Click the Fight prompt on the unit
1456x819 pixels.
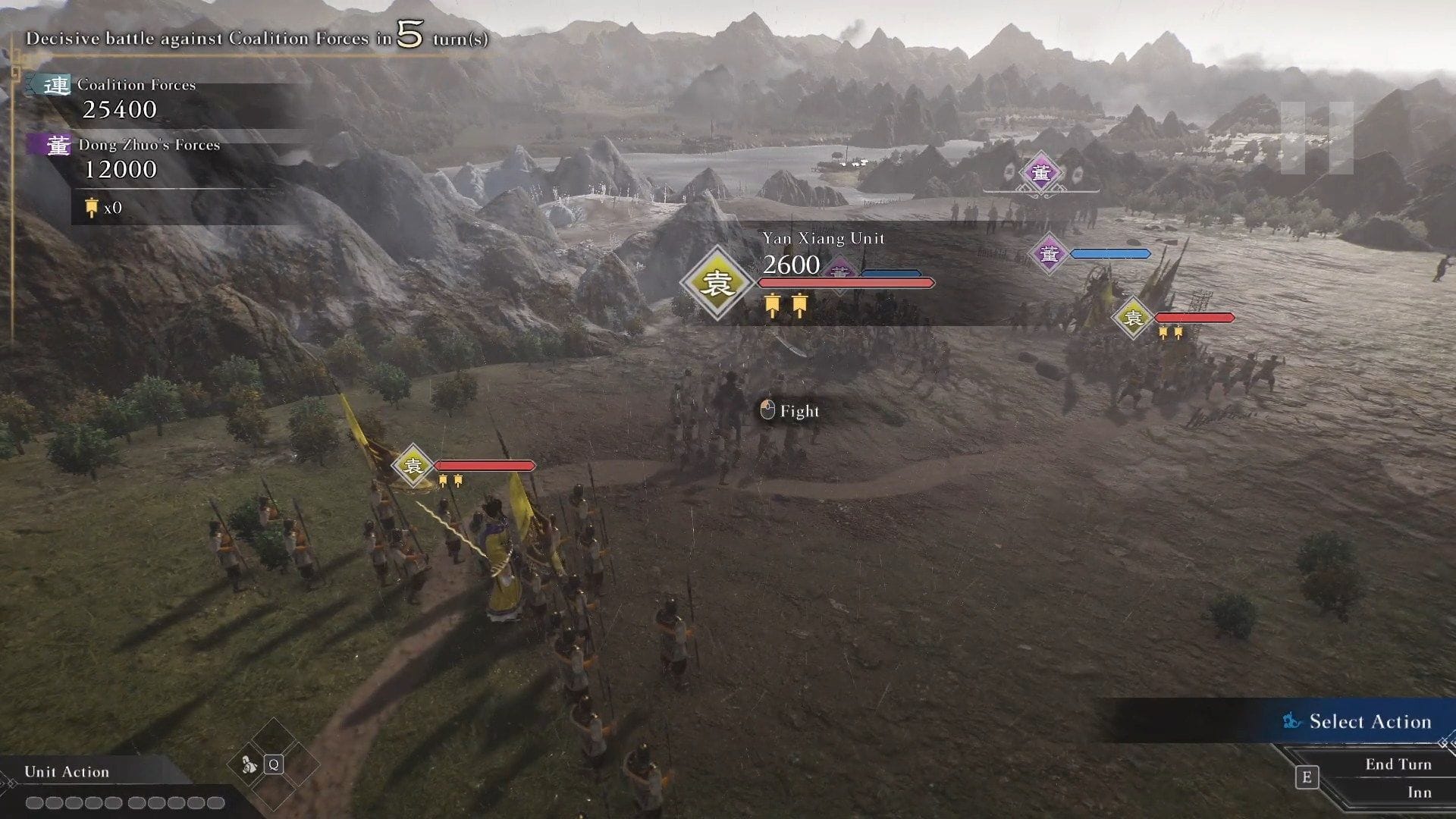[x=790, y=411]
